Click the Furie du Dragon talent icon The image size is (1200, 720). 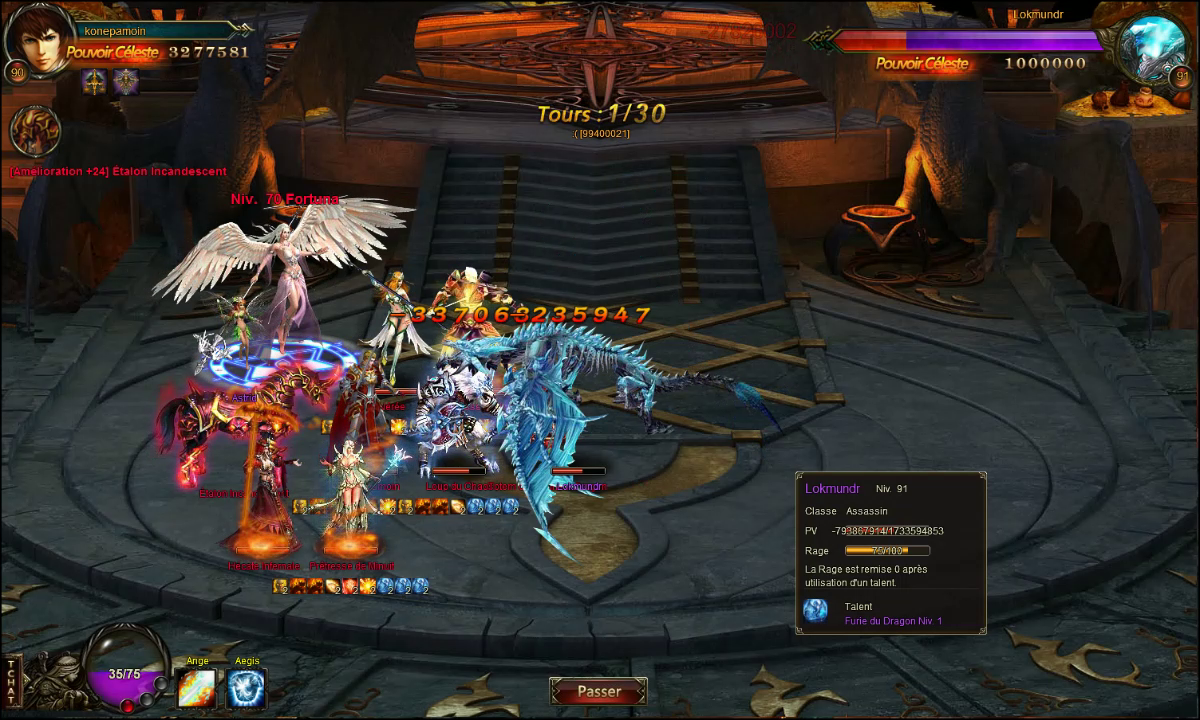pos(816,611)
